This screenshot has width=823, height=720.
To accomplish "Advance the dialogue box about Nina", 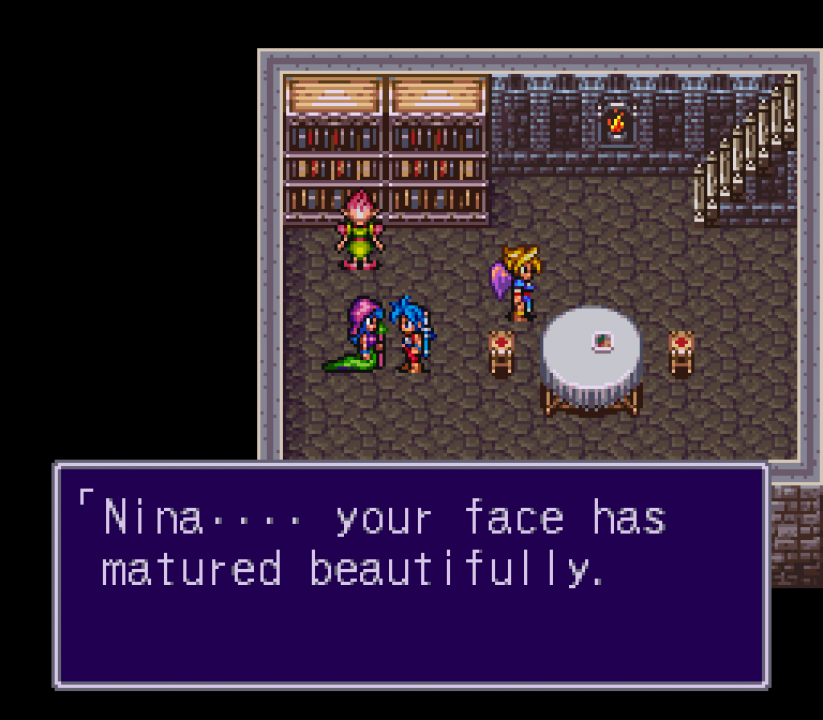I will click(x=410, y=574).
